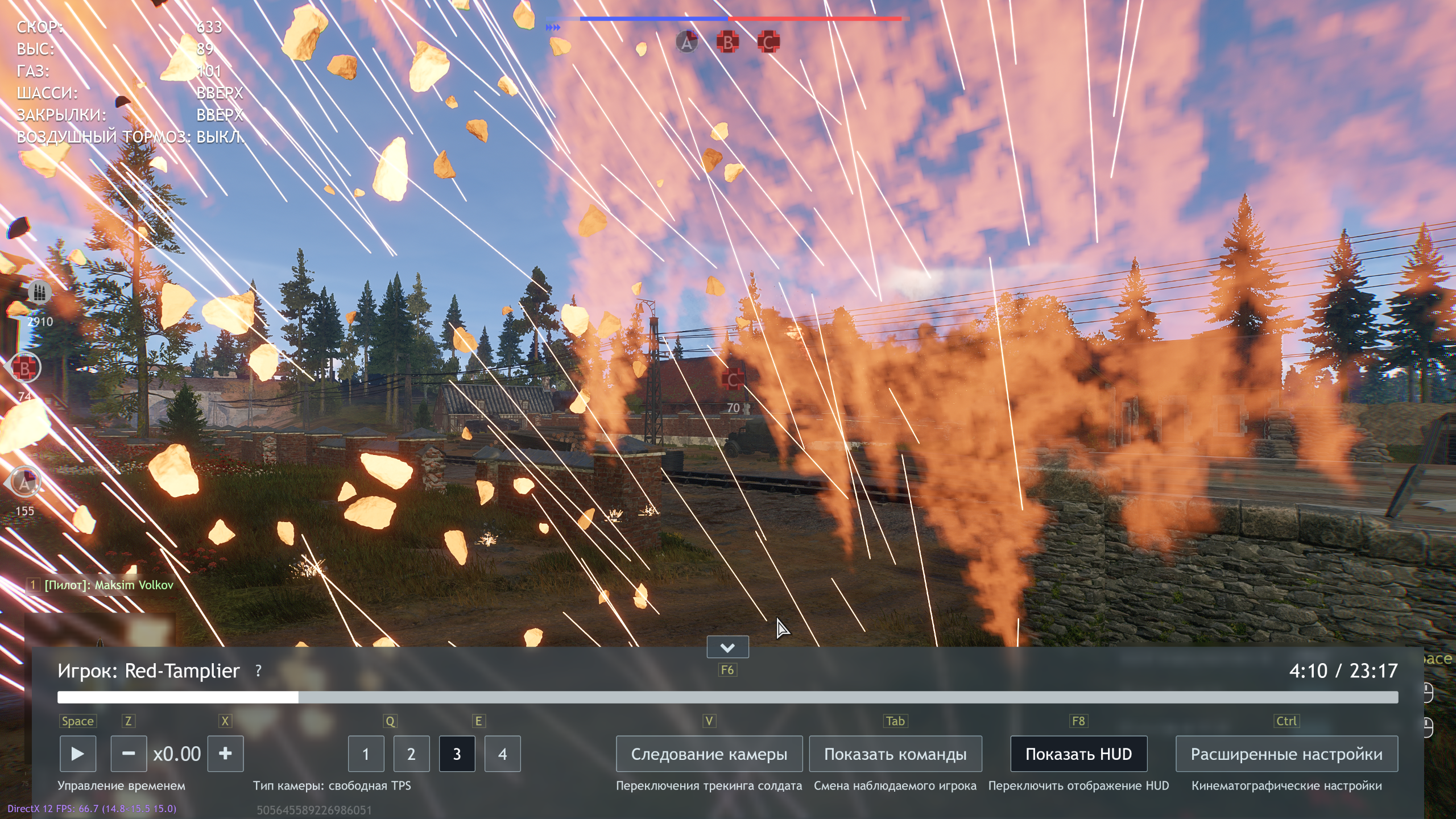Start replay playback with the play button
1456x819 pixels.
(x=77, y=754)
